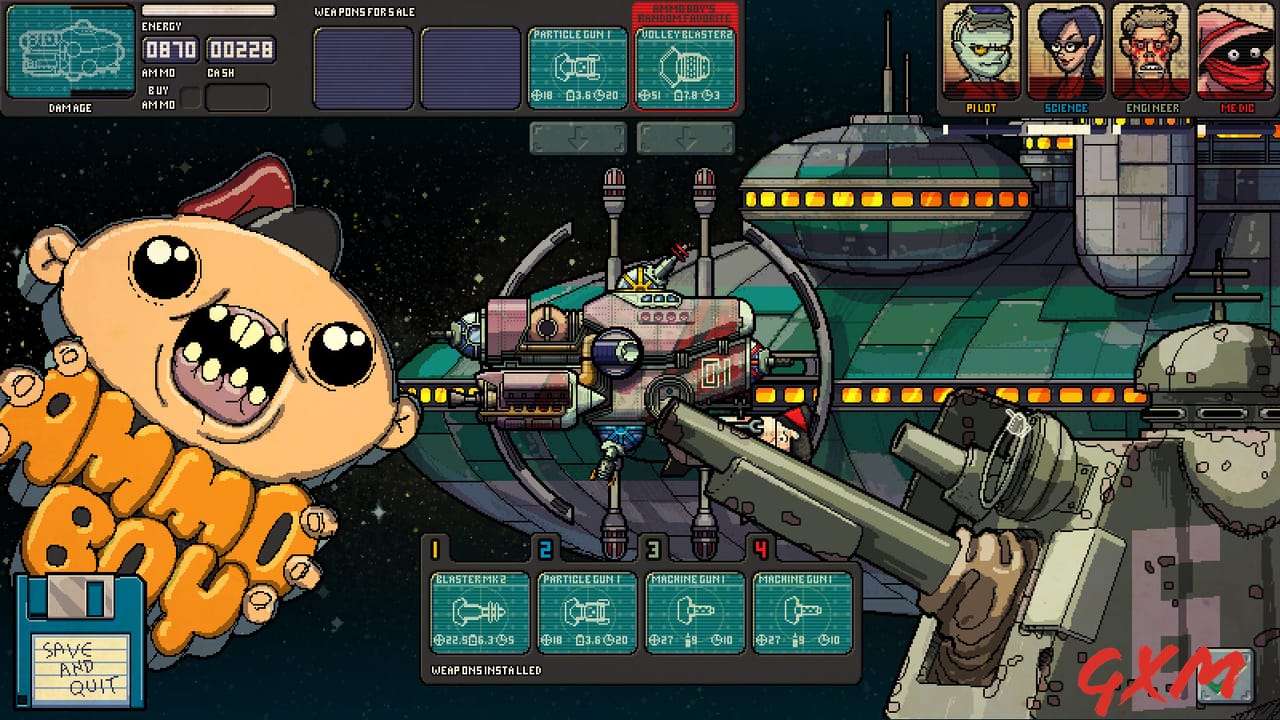Image resolution: width=1280 pixels, height=720 pixels.
Task: Toggle weapon slot 1 marker
Action: pyautogui.click(x=435, y=549)
